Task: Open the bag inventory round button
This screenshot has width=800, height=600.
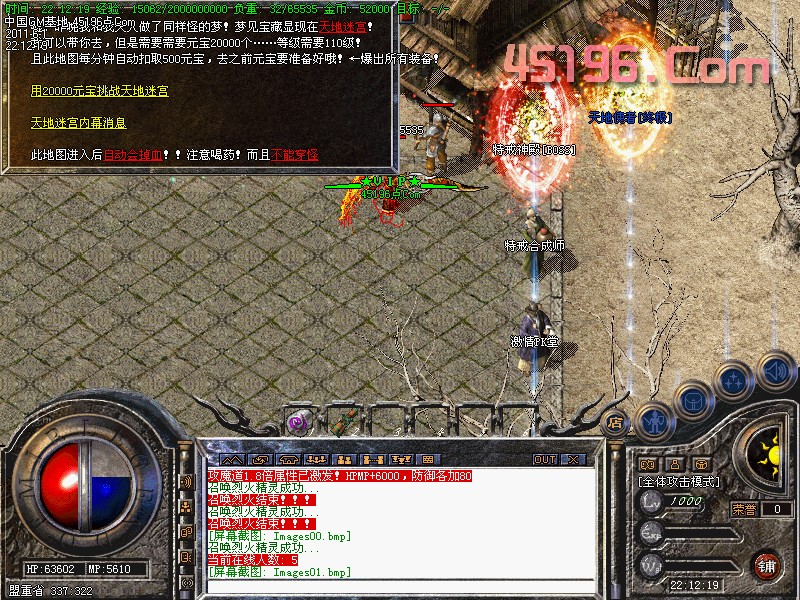Action: click(x=691, y=402)
